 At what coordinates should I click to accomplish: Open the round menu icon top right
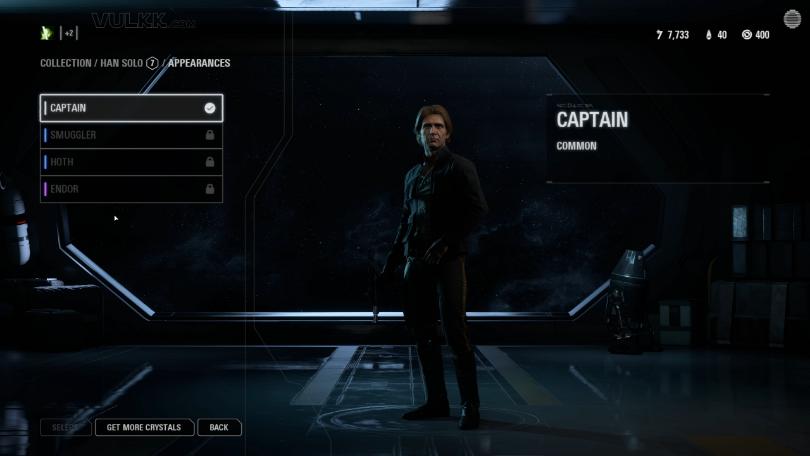pos(791,20)
